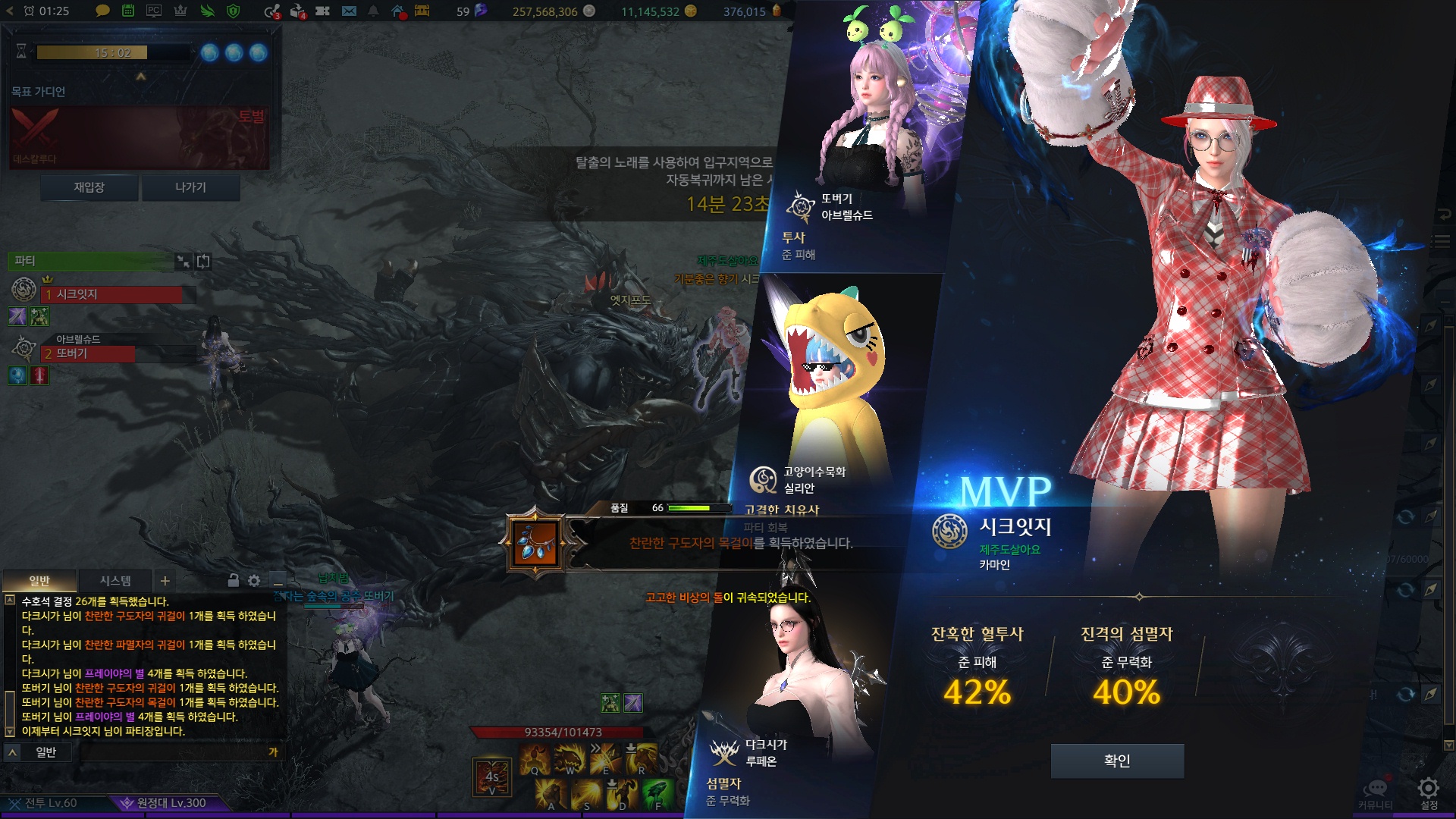The image size is (1456, 819).
Task: Click the 재입장 re-enter button
Action: (89, 187)
